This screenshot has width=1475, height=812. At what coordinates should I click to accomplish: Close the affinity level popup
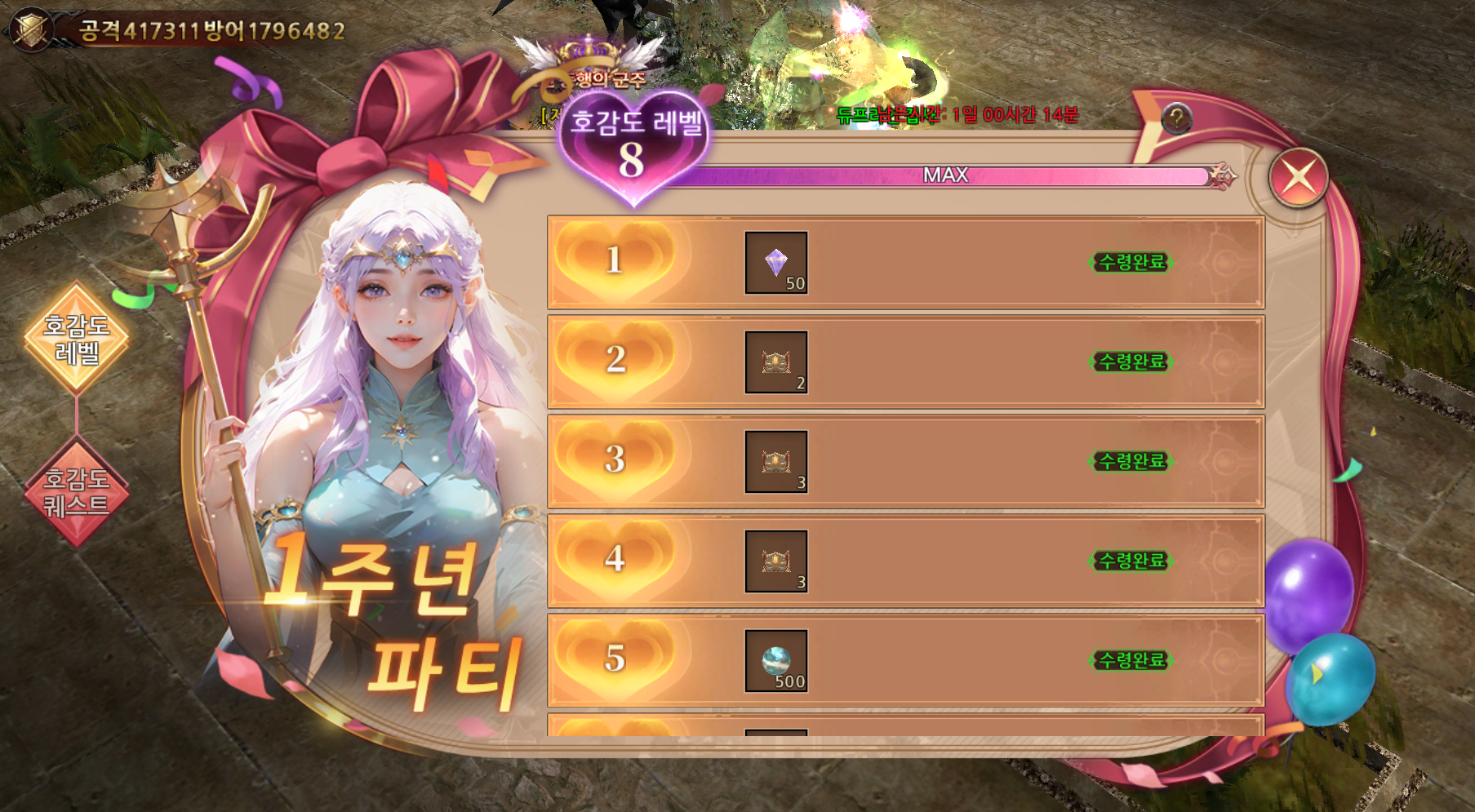tap(1298, 177)
